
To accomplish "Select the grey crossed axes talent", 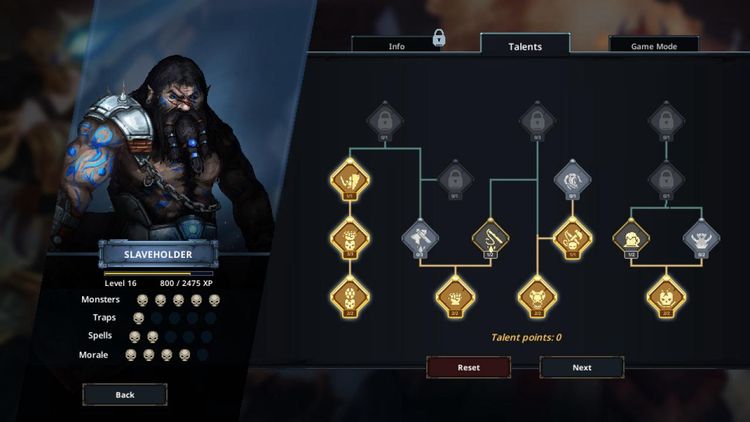I will 420,237.
